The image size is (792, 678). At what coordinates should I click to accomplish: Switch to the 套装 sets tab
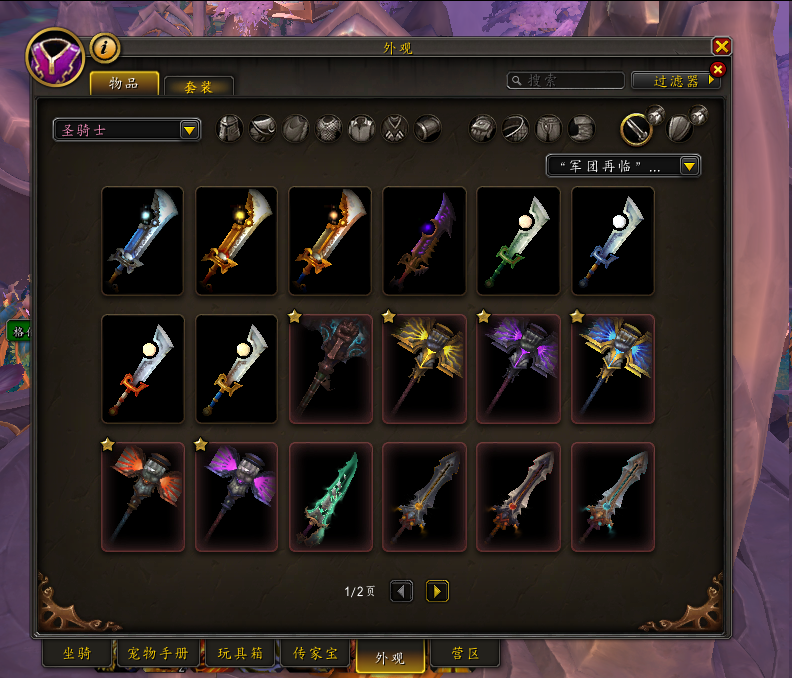pyautogui.click(x=198, y=87)
